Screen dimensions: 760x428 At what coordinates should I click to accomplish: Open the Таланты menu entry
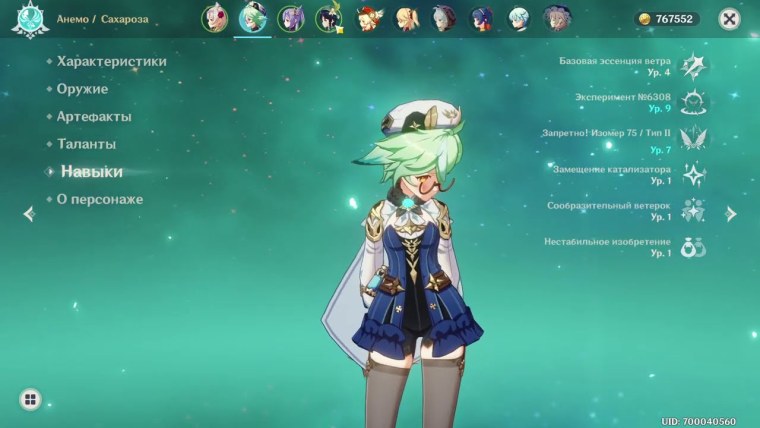tap(86, 144)
